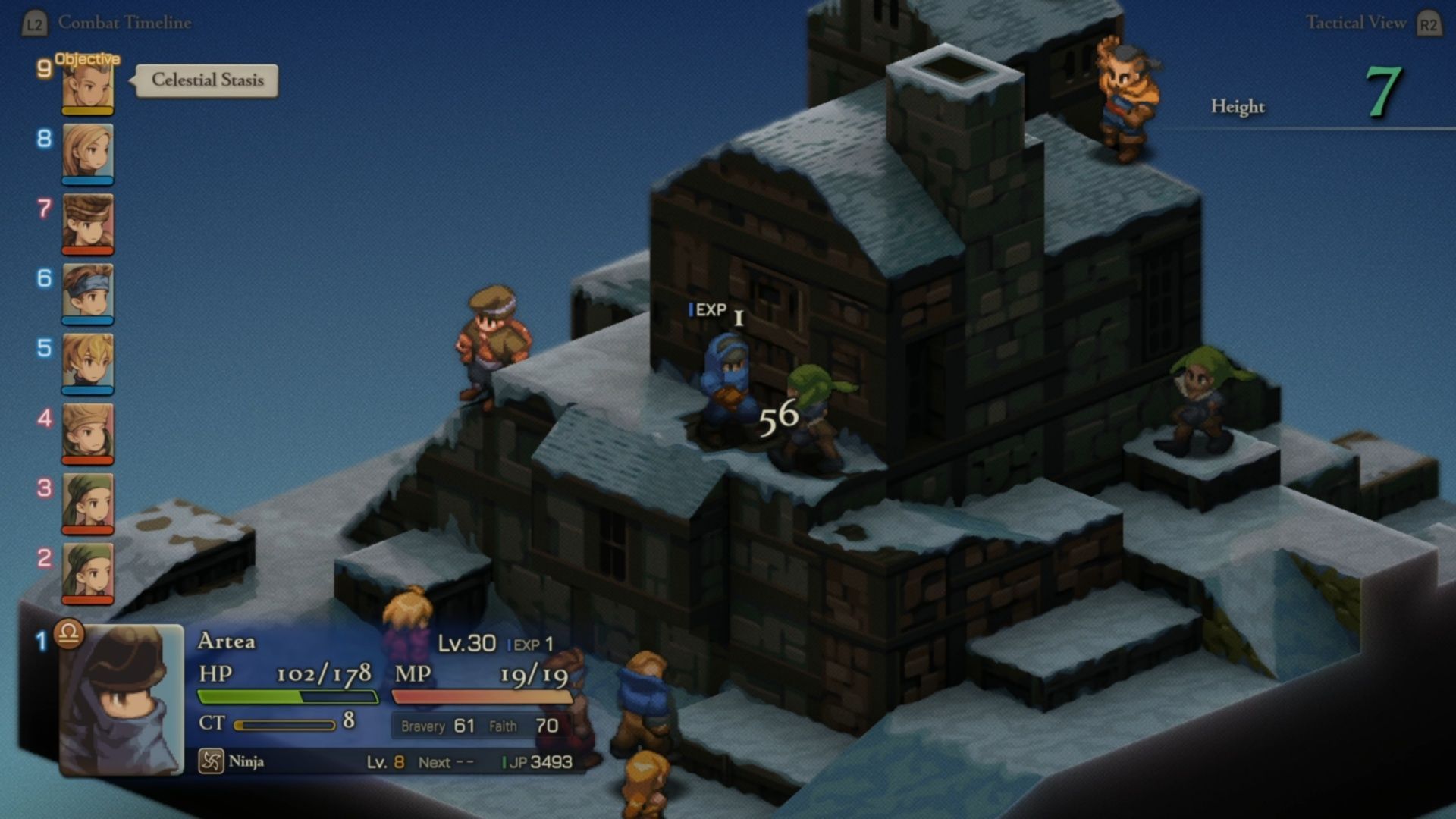Select the turn 2 green-hooded portrait
Image resolution: width=1456 pixels, height=819 pixels.
[x=88, y=573]
